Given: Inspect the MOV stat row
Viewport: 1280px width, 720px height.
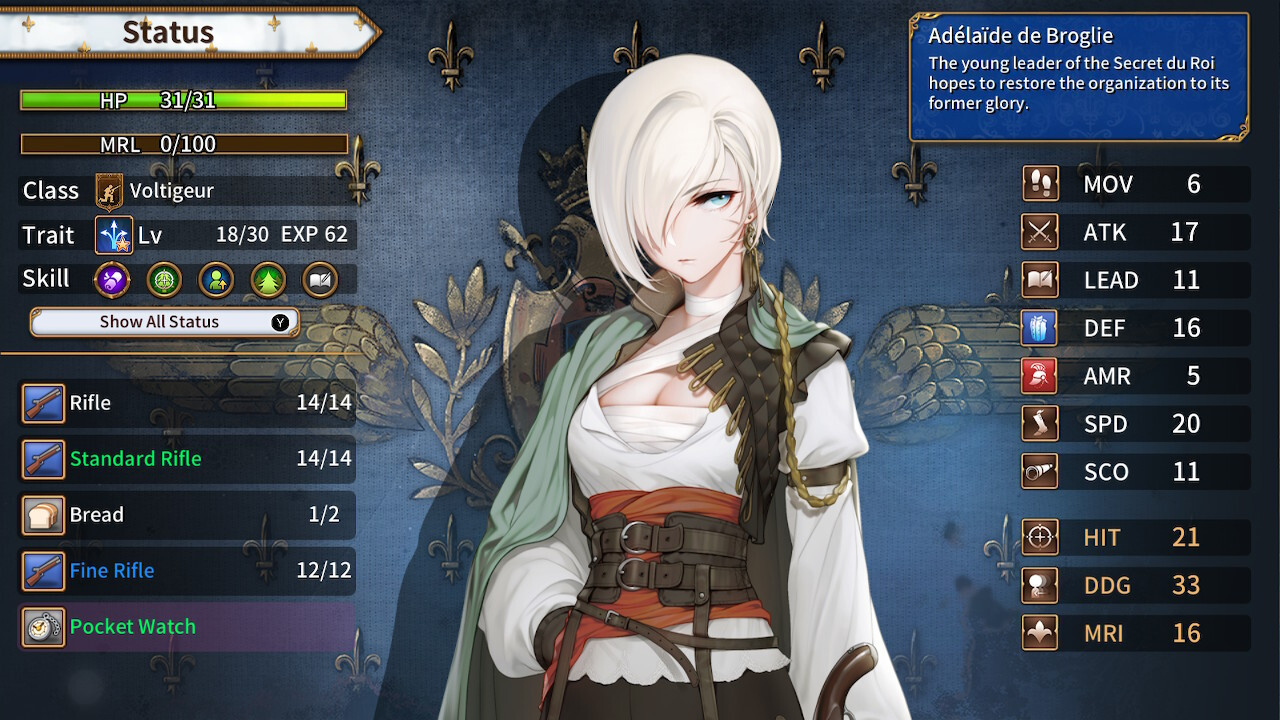Looking at the screenshot, I should (x=1135, y=184).
